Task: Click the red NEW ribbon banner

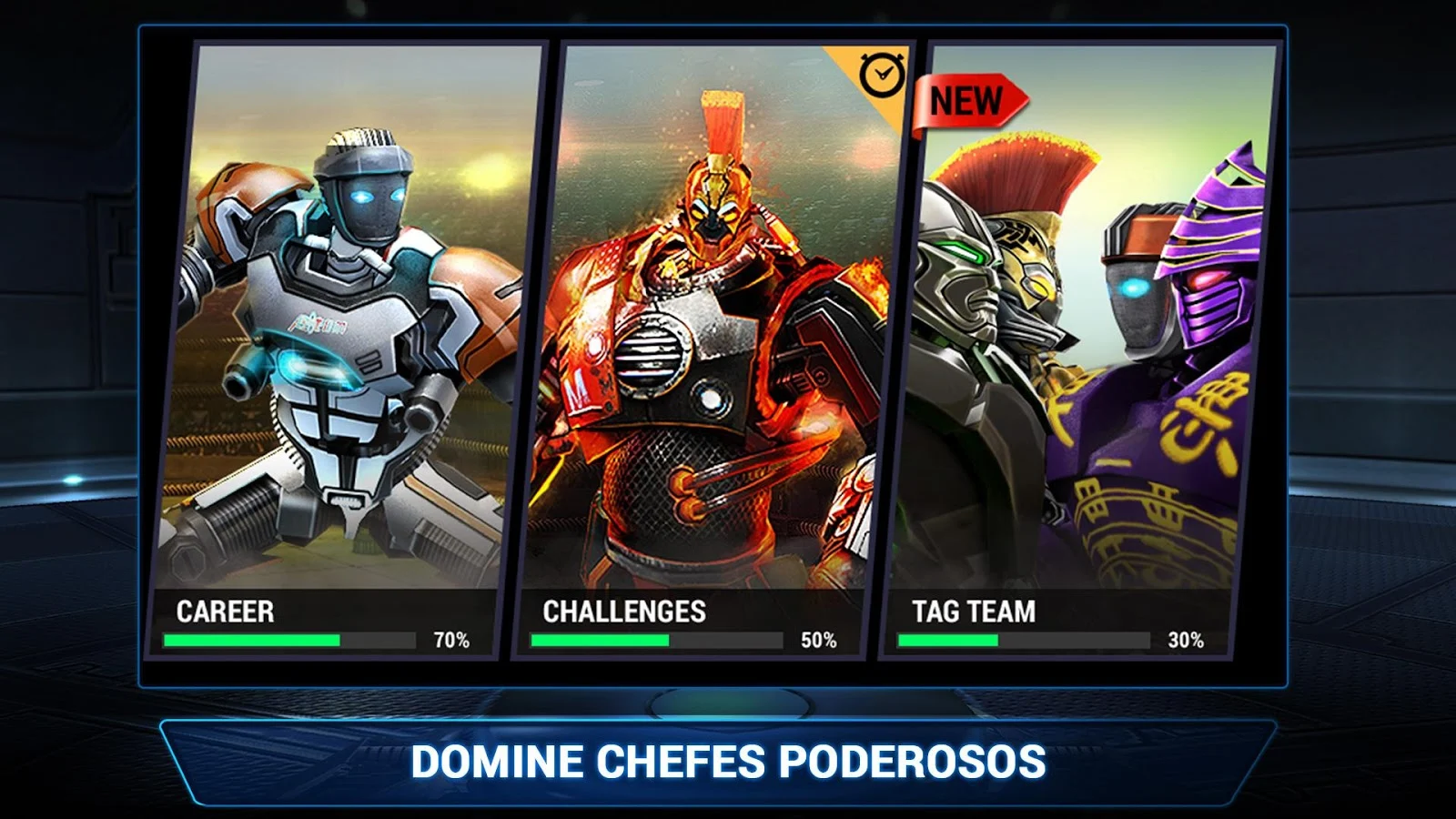Action: pyautogui.click(x=967, y=100)
